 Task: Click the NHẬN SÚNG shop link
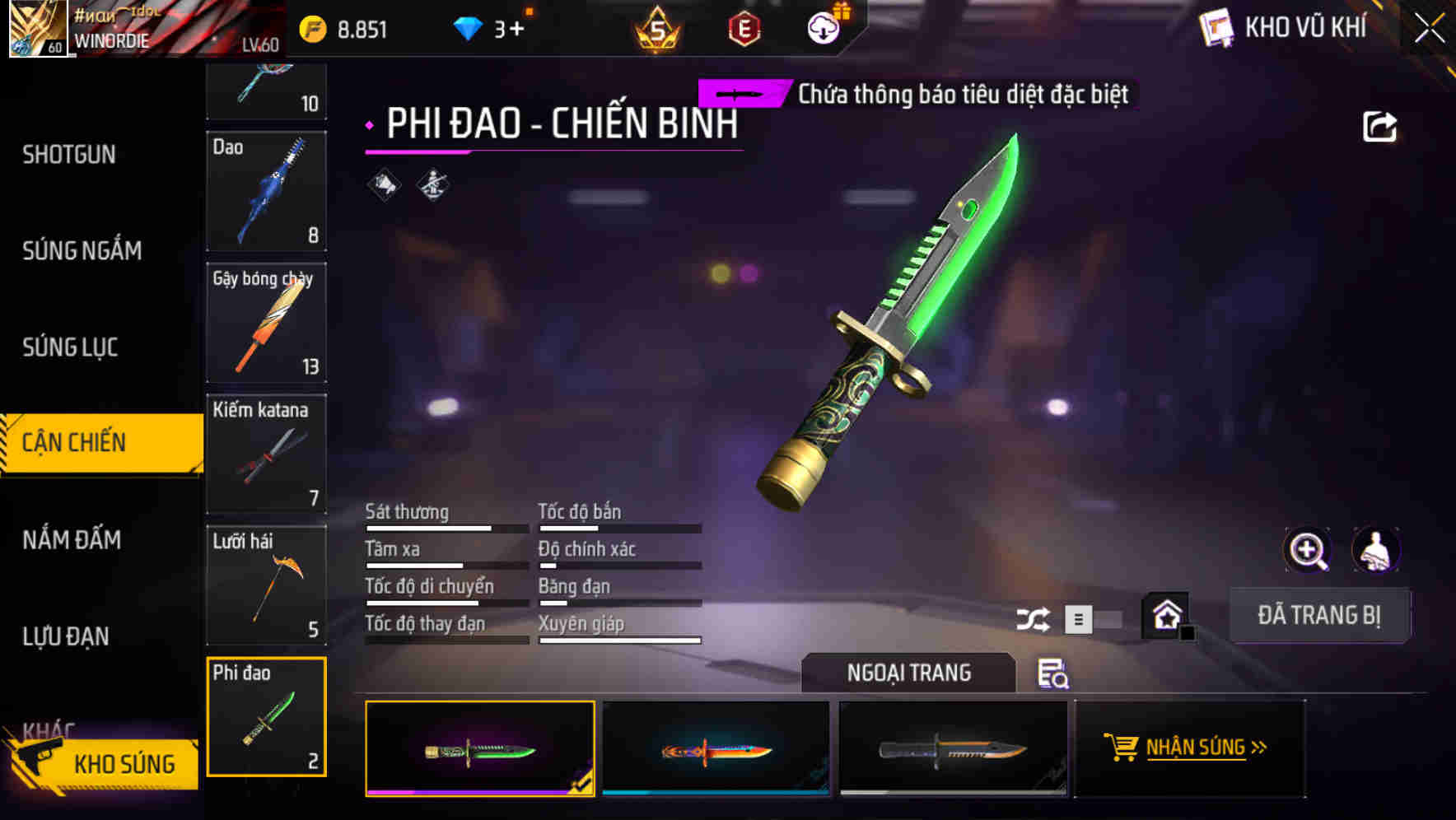1196,748
